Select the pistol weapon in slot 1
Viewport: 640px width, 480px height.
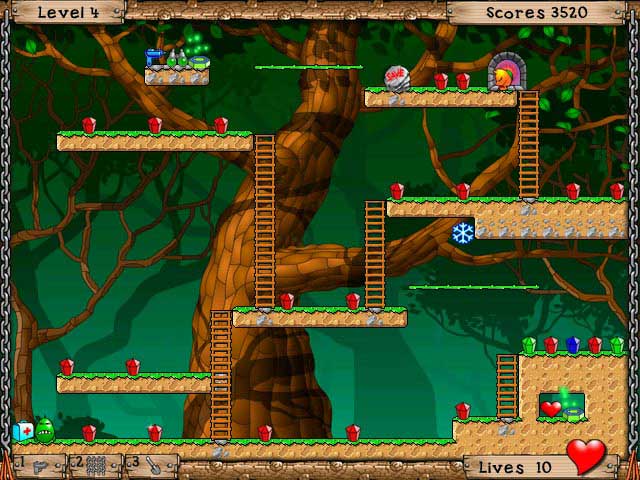38,466
